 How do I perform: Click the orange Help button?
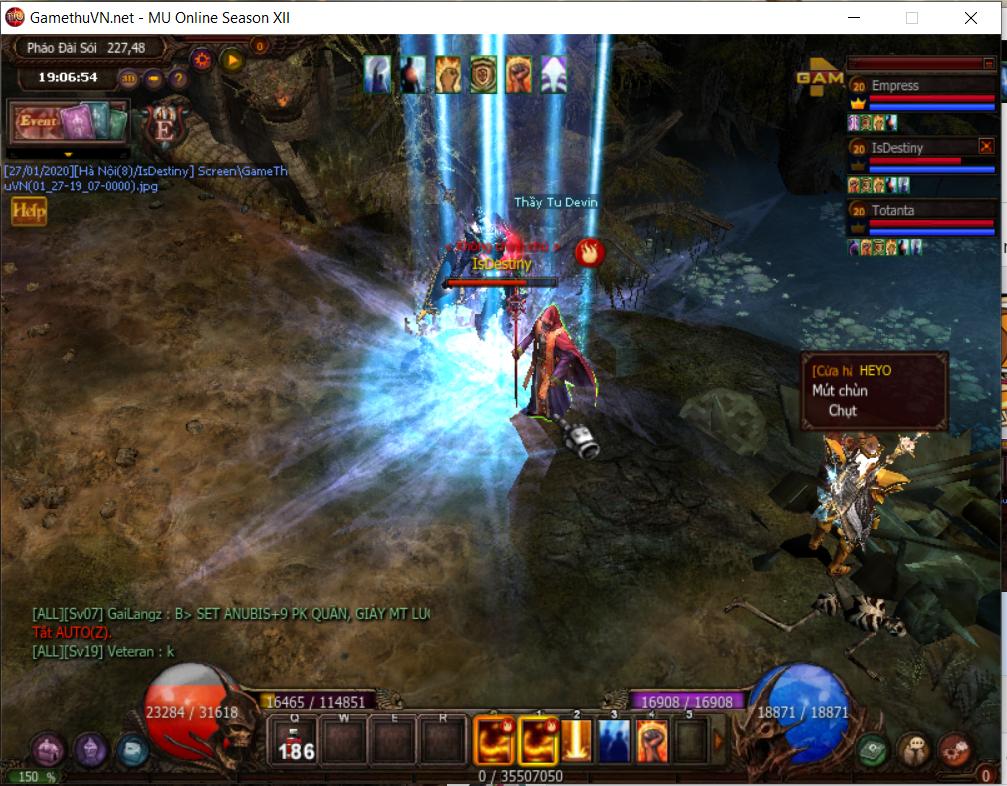(x=29, y=211)
